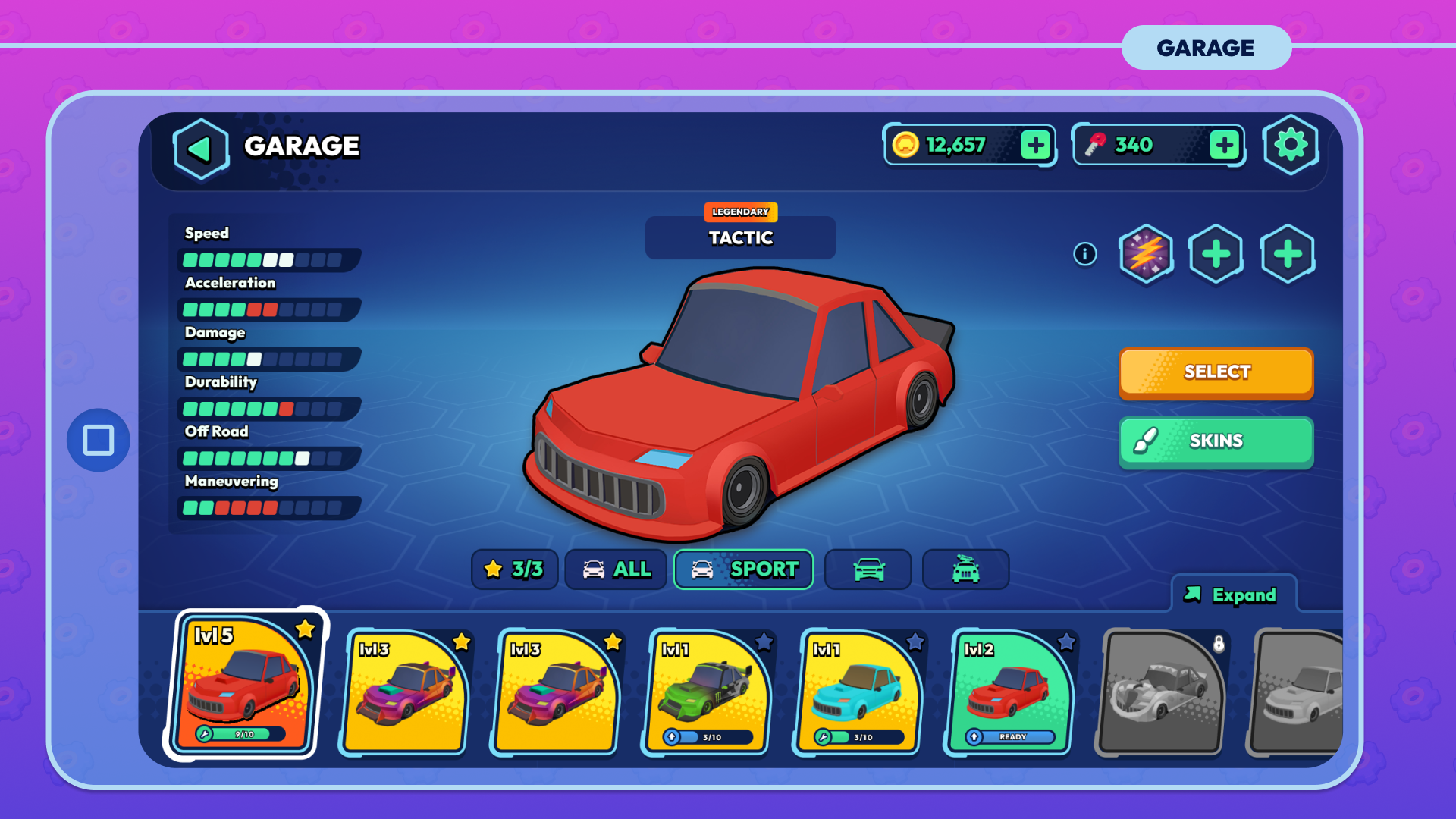Image resolution: width=1456 pixels, height=819 pixels.
Task: Choose the SPORT category tab
Action: [x=743, y=570]
